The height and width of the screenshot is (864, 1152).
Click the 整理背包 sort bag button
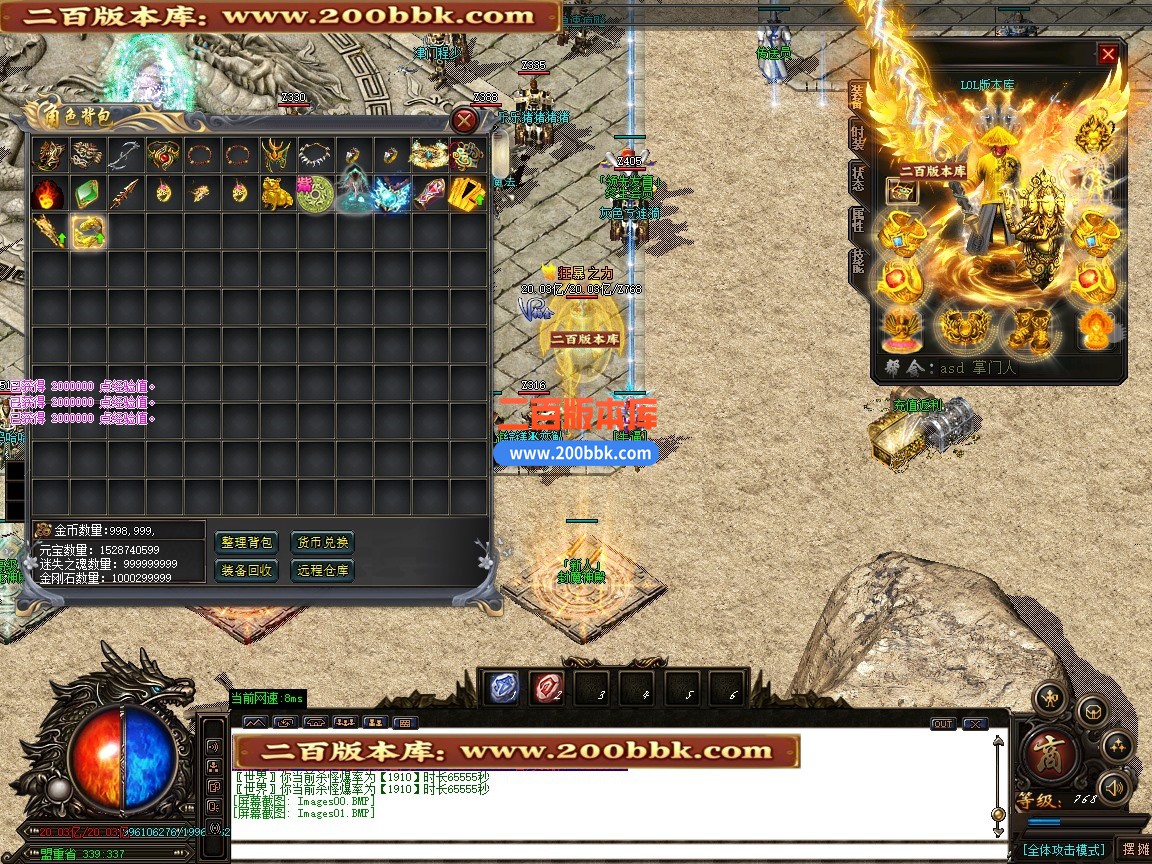tap(247, 543)
